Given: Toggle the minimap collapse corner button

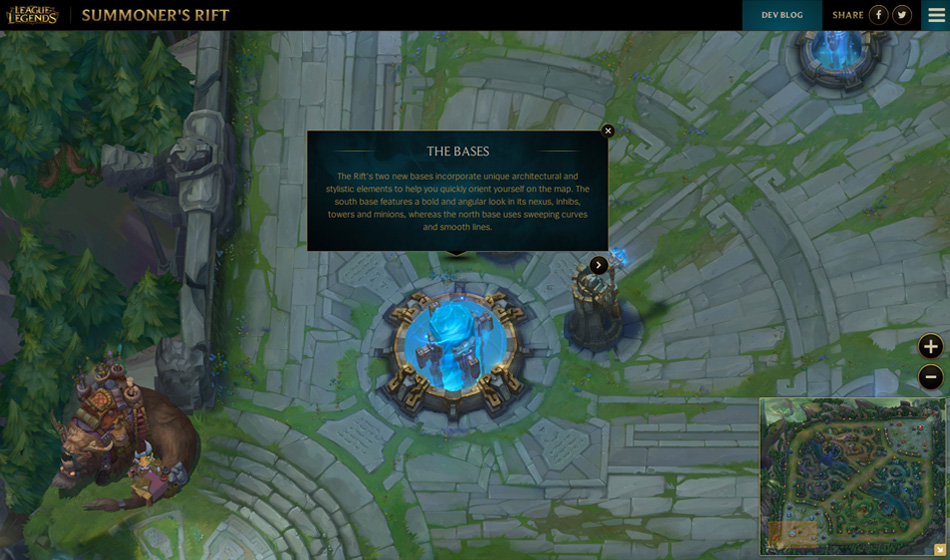Looking at the screenshot, I should click(939, 550).
